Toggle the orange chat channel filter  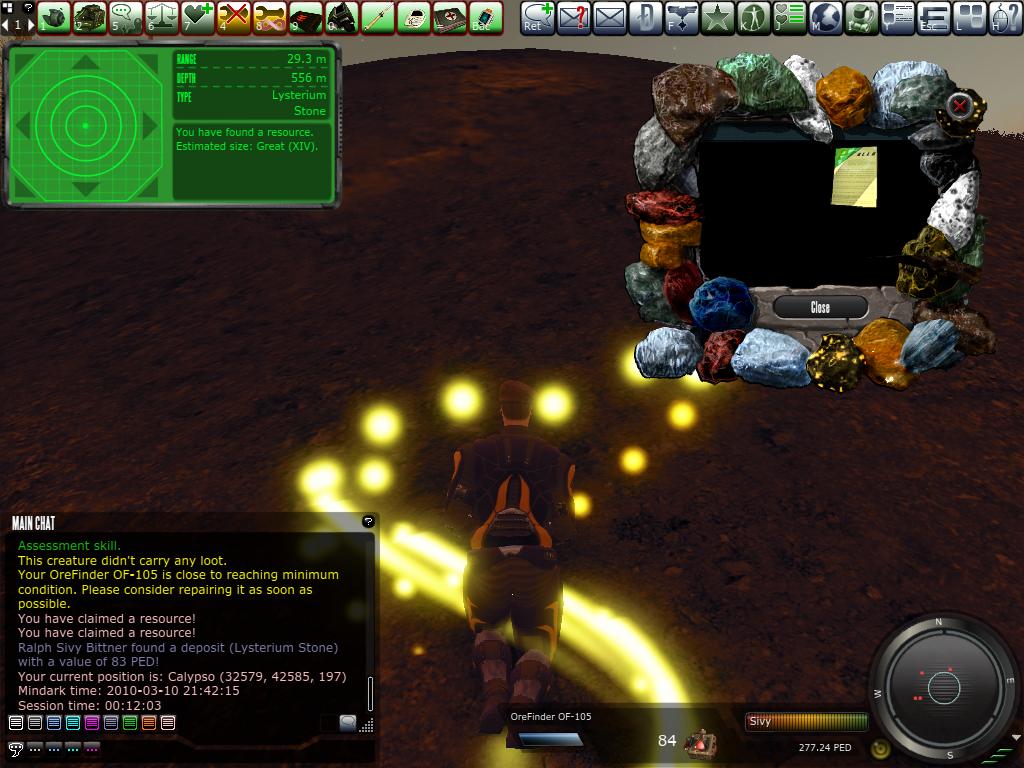(149, 722)
